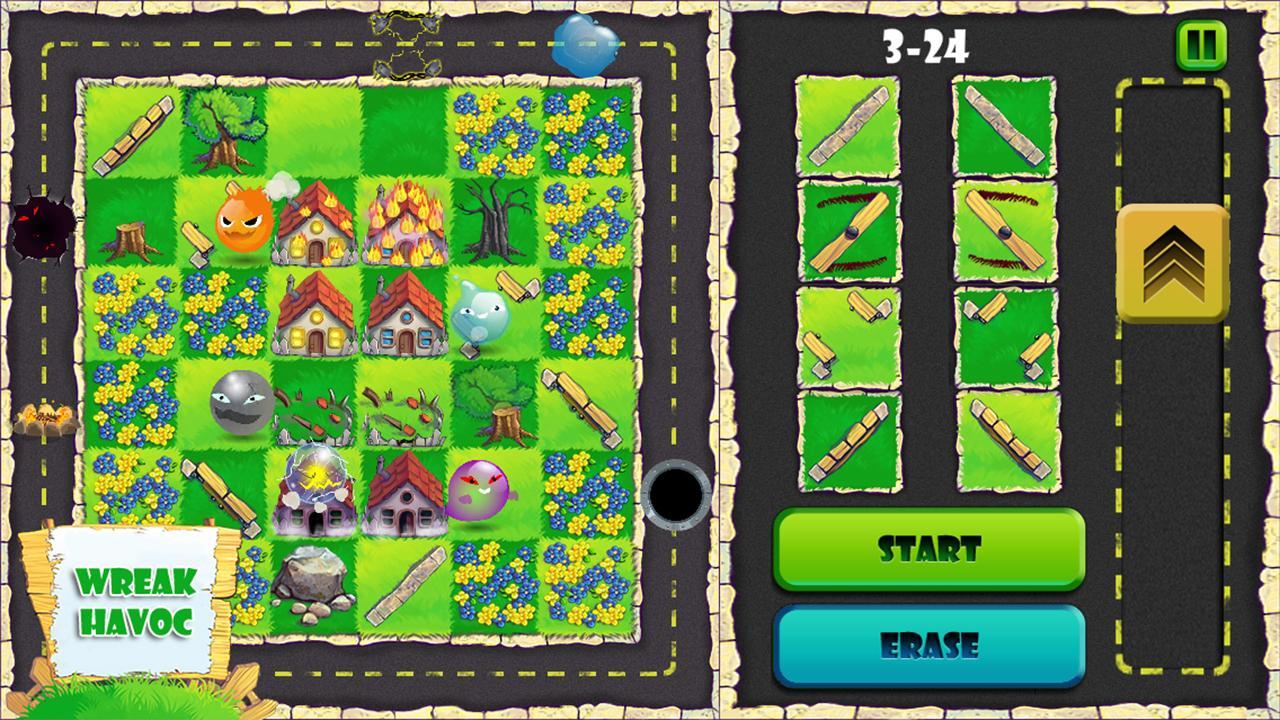
Task: Pick the spinning wooden plank tile rising rightward
Action: 847,231
